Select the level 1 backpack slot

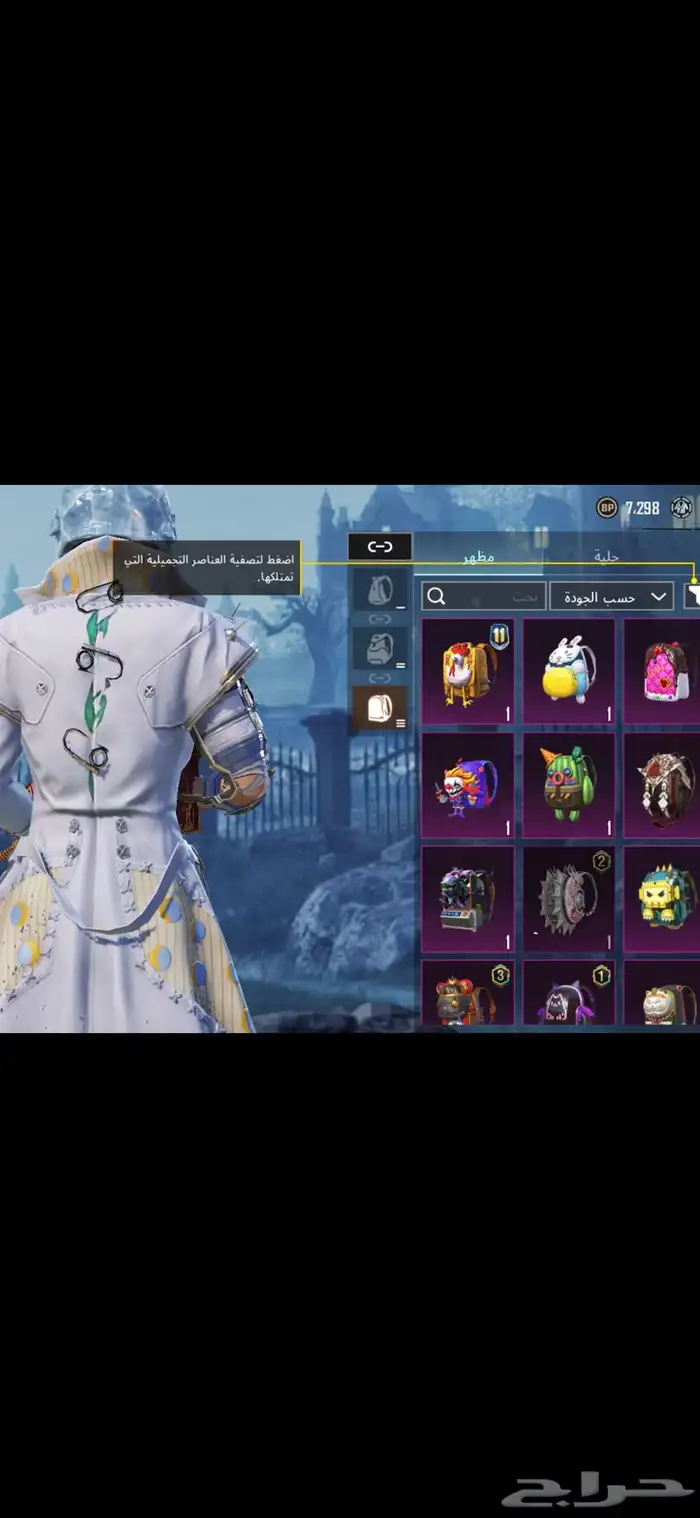coord(380,591)
